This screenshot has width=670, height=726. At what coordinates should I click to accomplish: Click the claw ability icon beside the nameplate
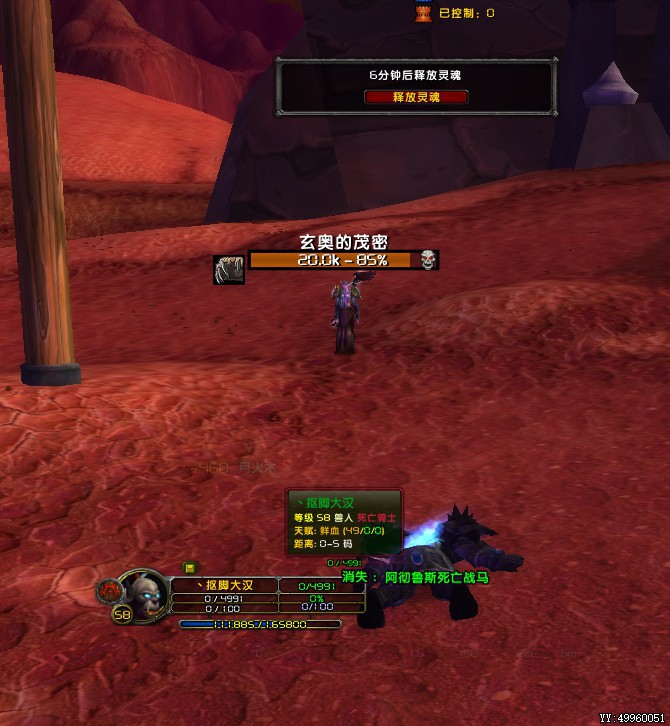[x=229, y=270]
